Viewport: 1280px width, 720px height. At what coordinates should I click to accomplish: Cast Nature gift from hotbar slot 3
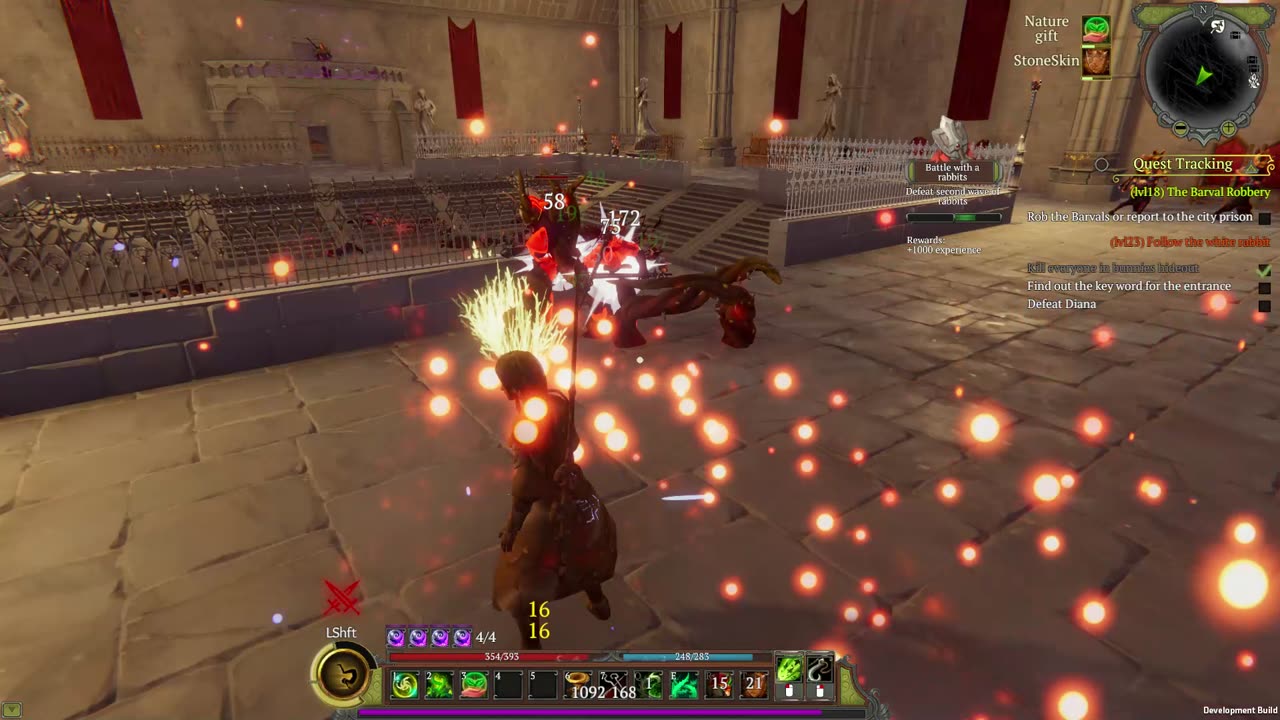coord(474,685)
